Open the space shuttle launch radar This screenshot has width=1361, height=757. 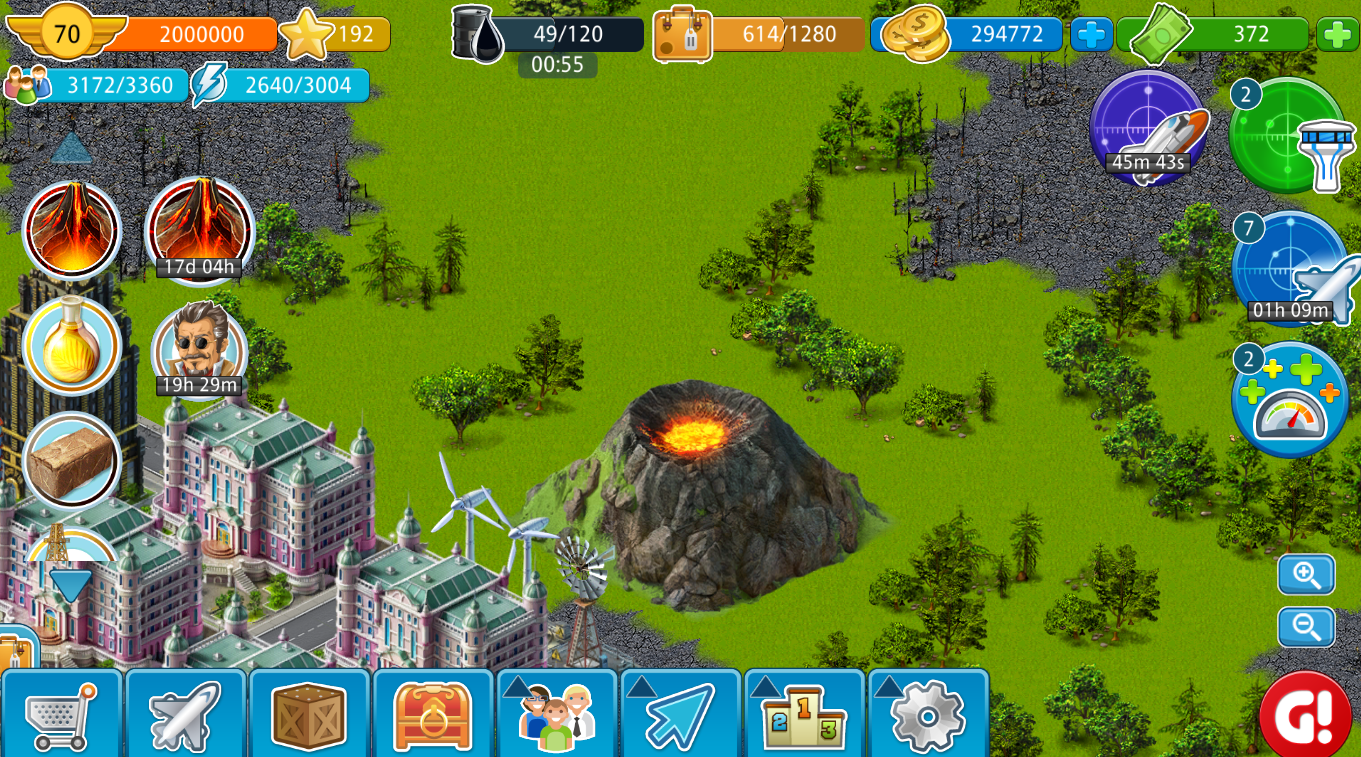coord(1149,128)
